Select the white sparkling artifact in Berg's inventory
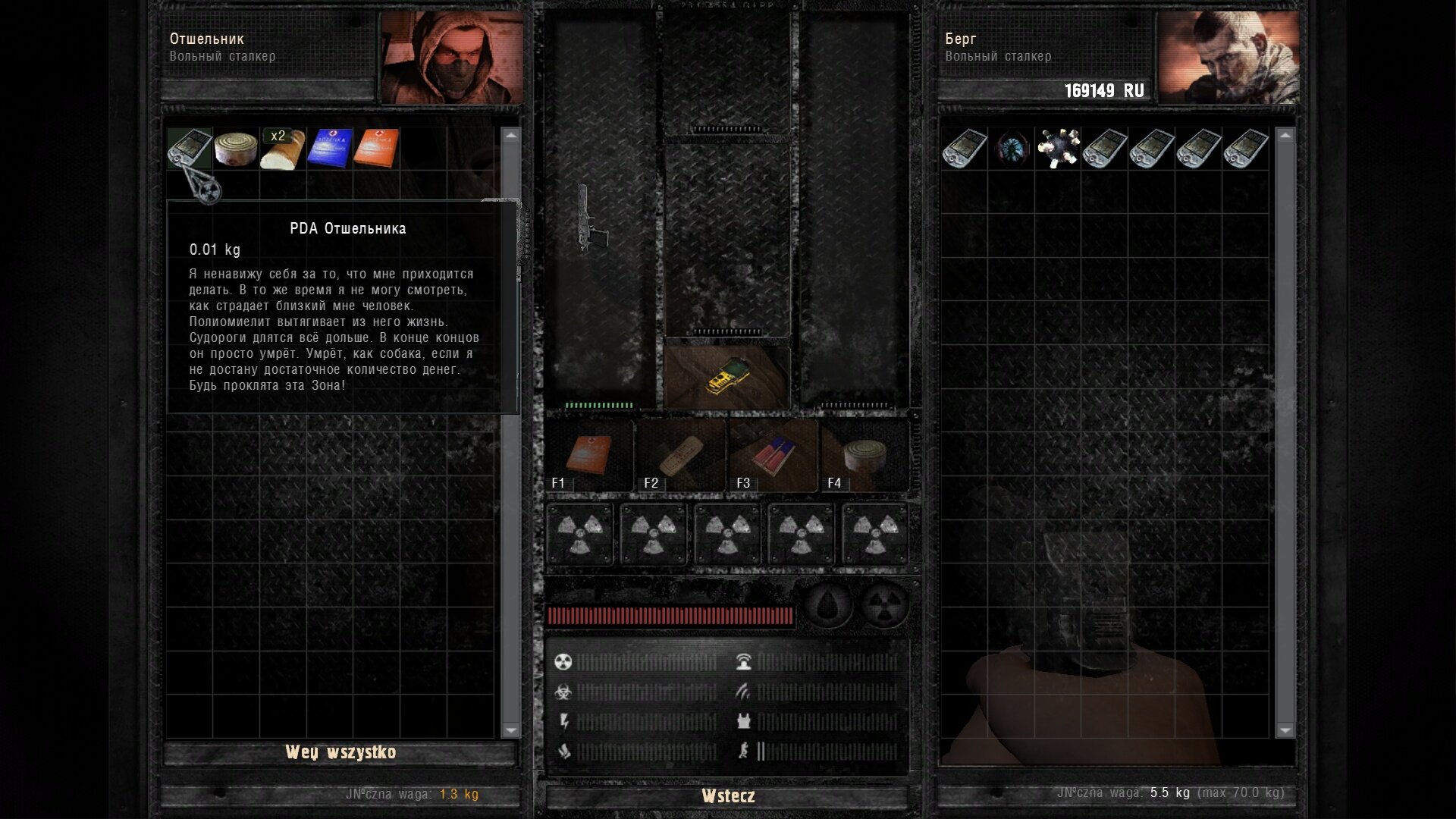This screenshot has height=819, width=1456. pyautogui.click(x=1059, y=149)
